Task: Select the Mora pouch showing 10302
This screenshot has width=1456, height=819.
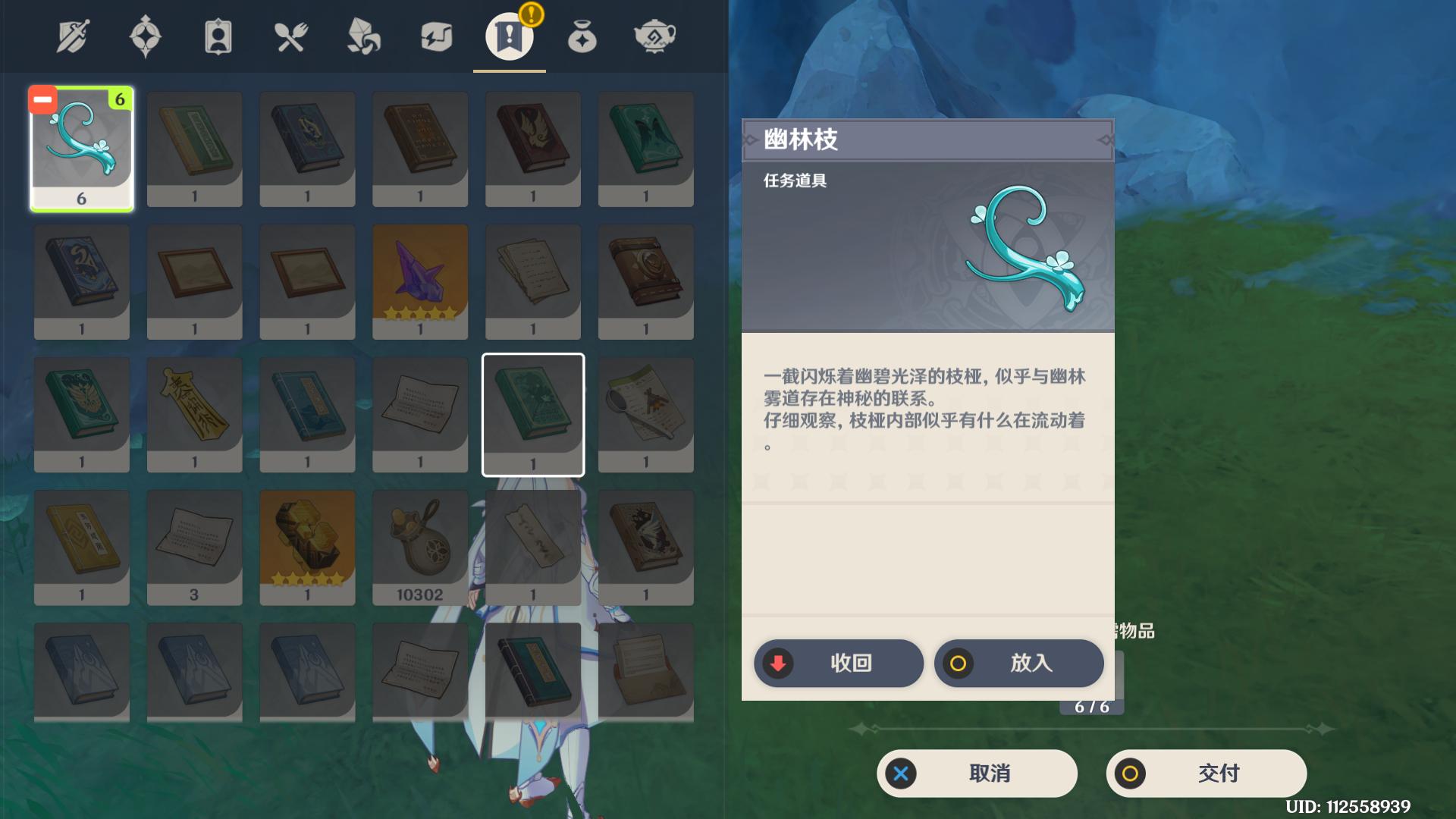Action: [420, 546]
